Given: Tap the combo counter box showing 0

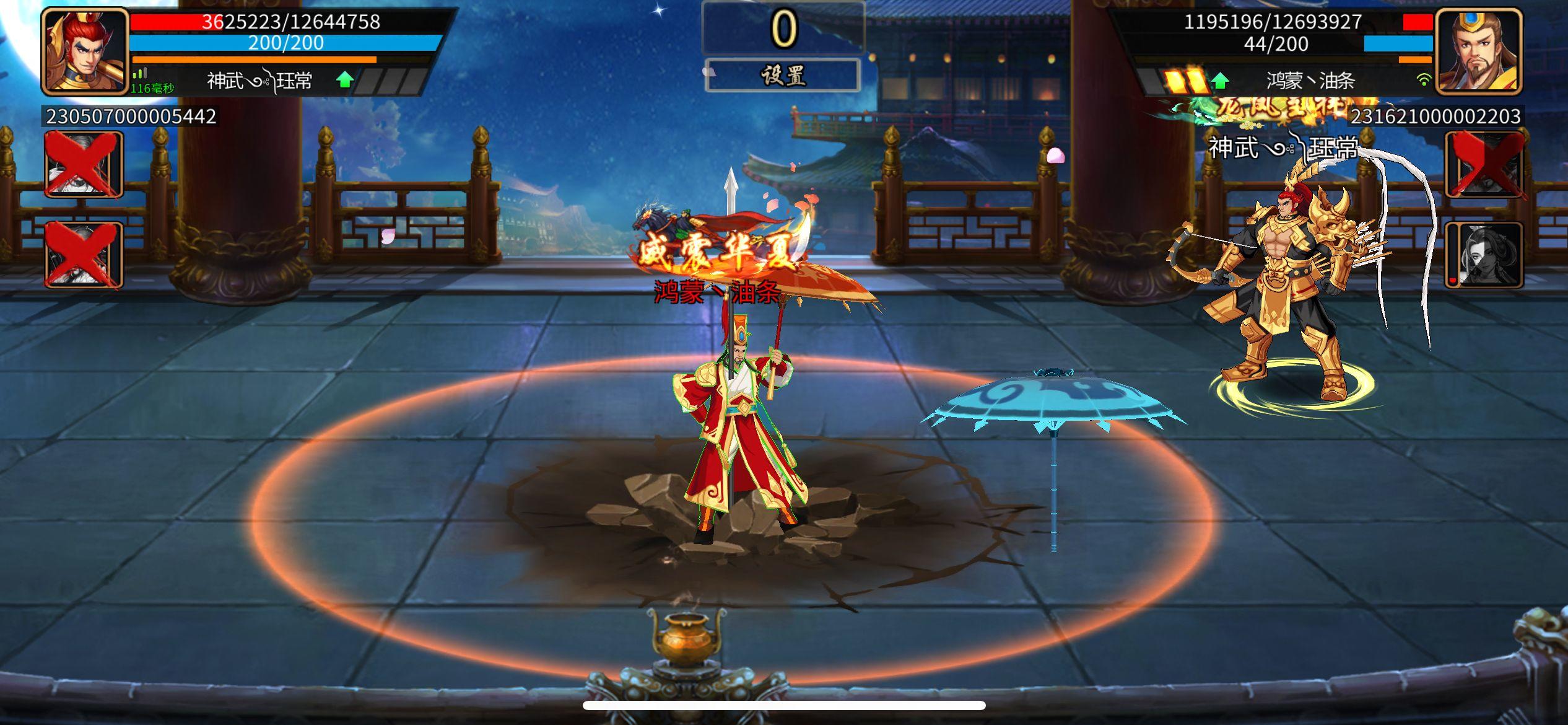Looking at the screenshot, I should point(784,27).
